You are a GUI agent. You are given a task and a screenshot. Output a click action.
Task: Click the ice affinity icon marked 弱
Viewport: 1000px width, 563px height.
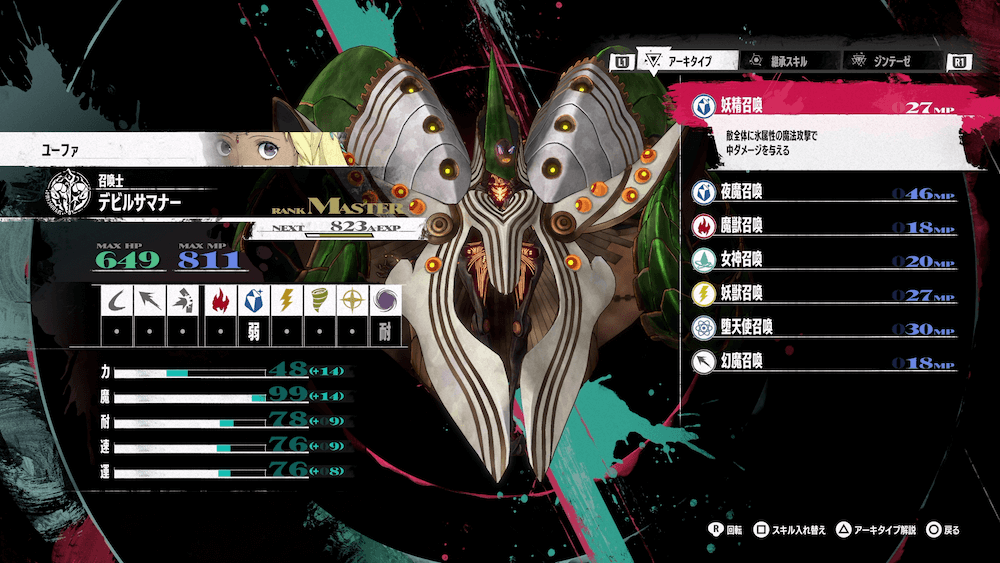[253, 298]
